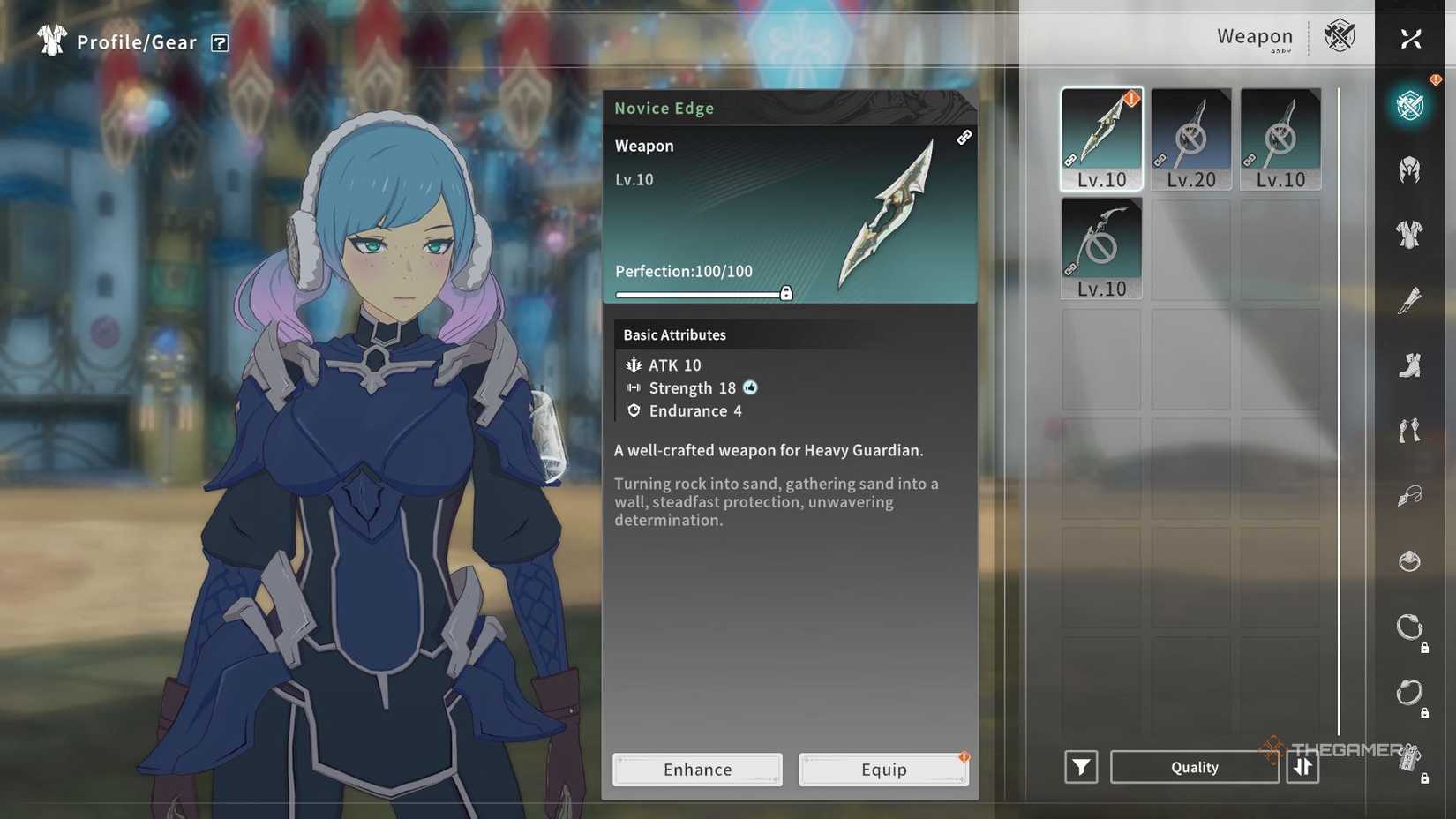Open the Accessory pendant category
The height and width of the screenshot is (819, 1456).
1412,496
